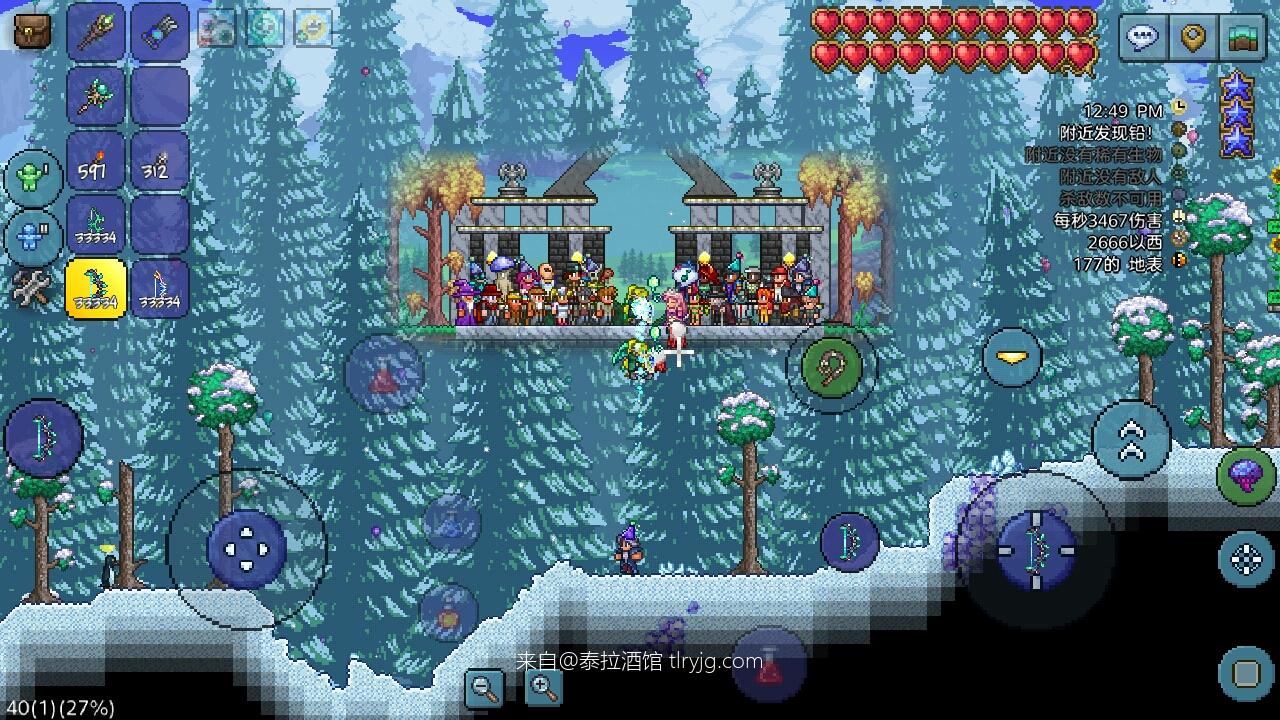The width and height of the screenshot is (1280, 720).
Task: Summon the purple mushroom mount
Action: pos(1246,476)
